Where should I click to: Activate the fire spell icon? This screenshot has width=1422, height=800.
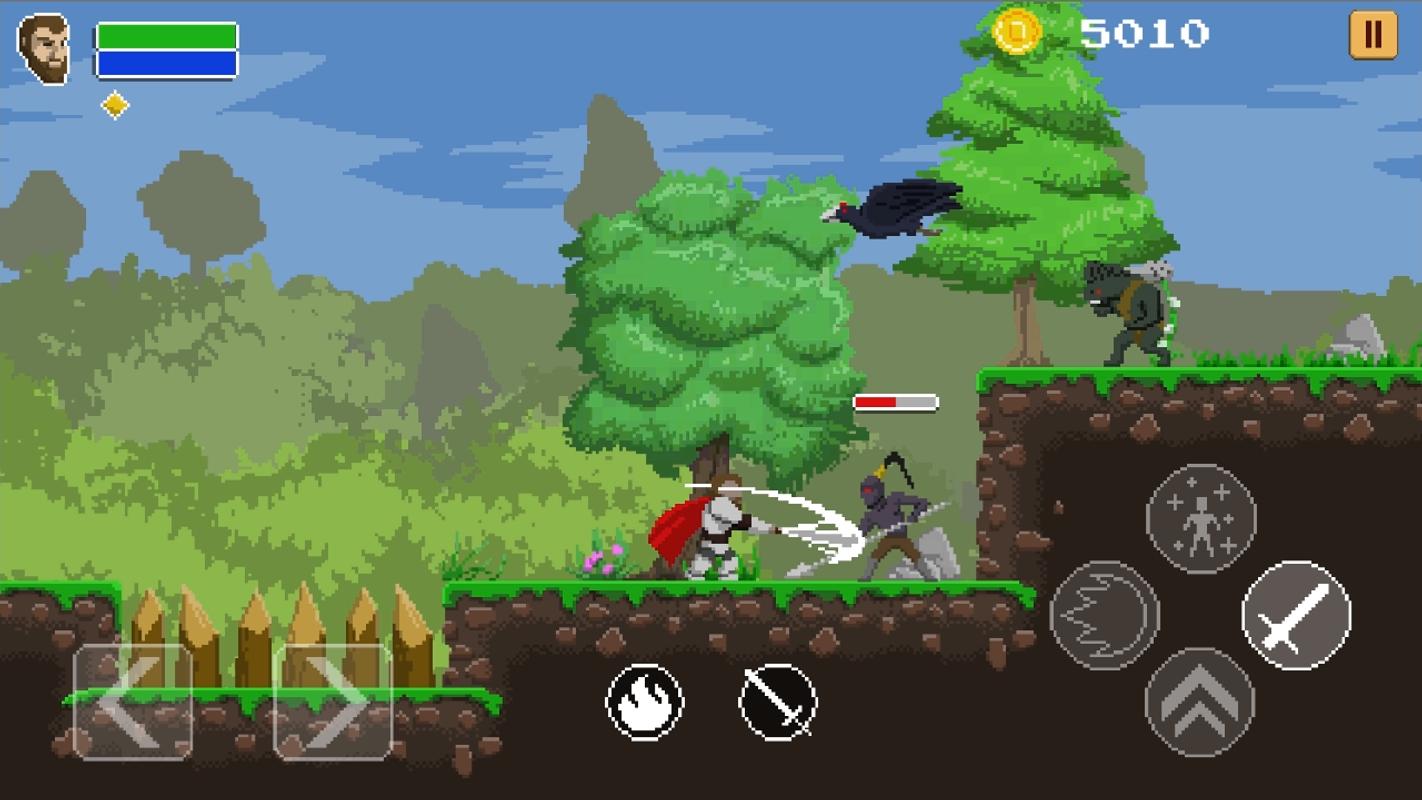coord(645,702)
